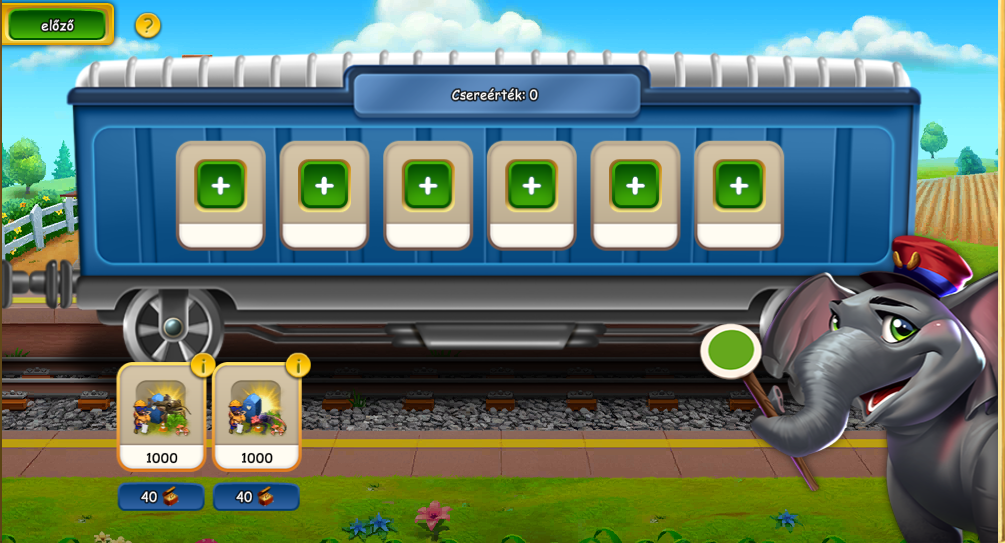Viewport: 1005px width, 543px height.
Task: Tap the elephant's green signal paddle
Action: (730, 353)
